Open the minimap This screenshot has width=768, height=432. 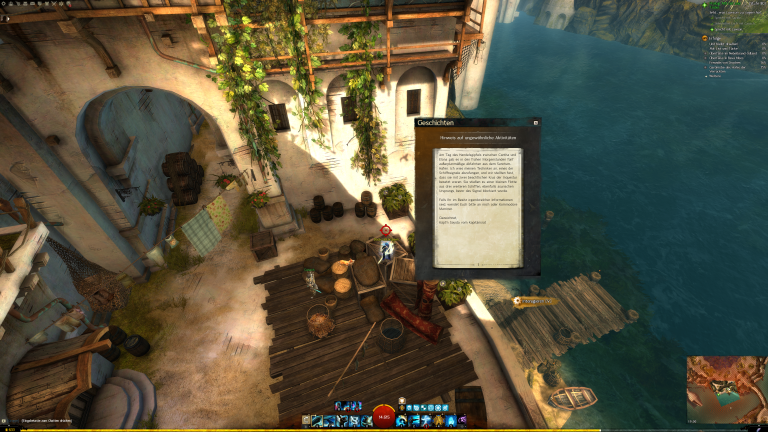click(726, 389)
